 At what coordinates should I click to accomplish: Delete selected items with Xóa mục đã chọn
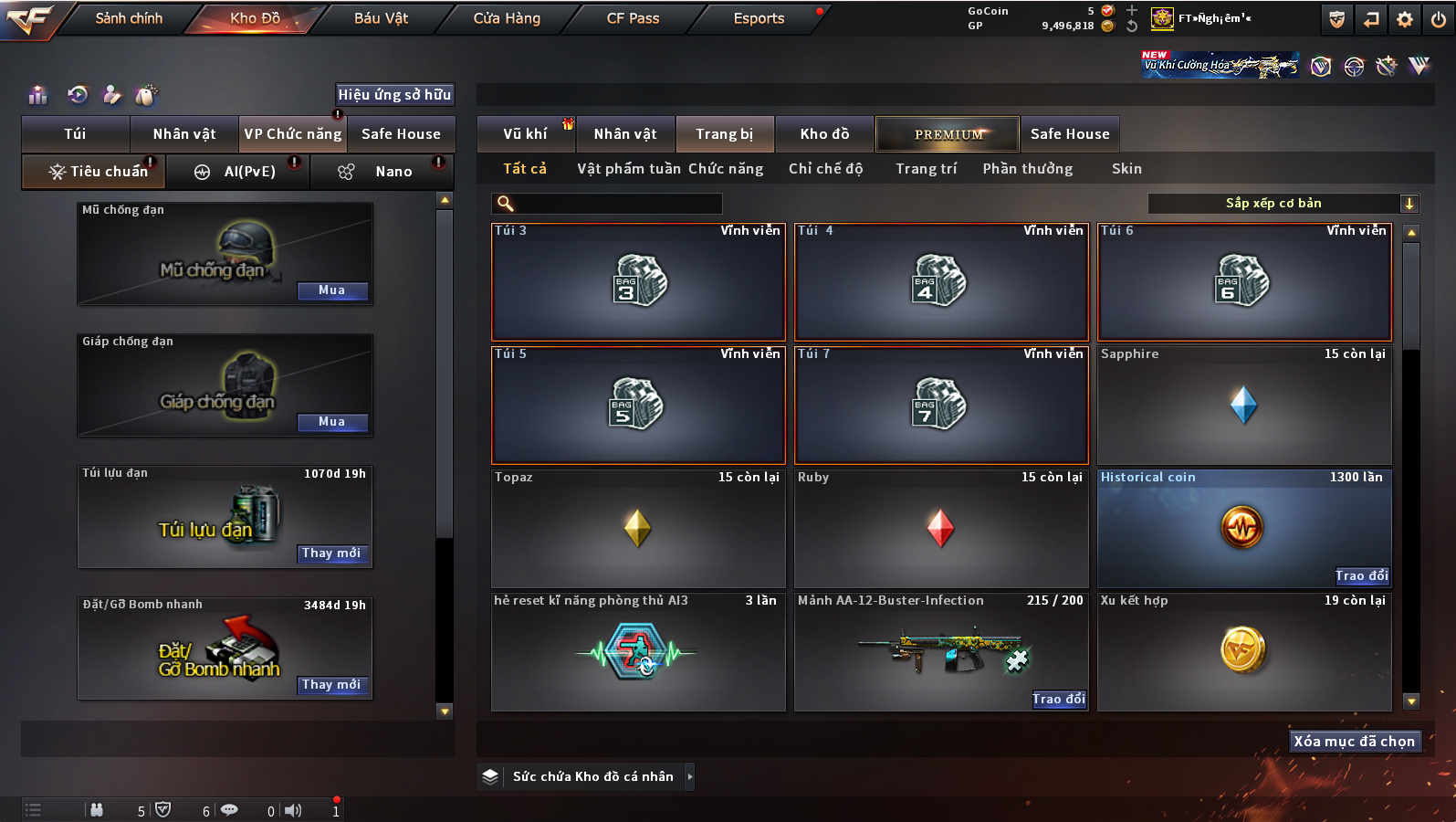pos(1354,742)
